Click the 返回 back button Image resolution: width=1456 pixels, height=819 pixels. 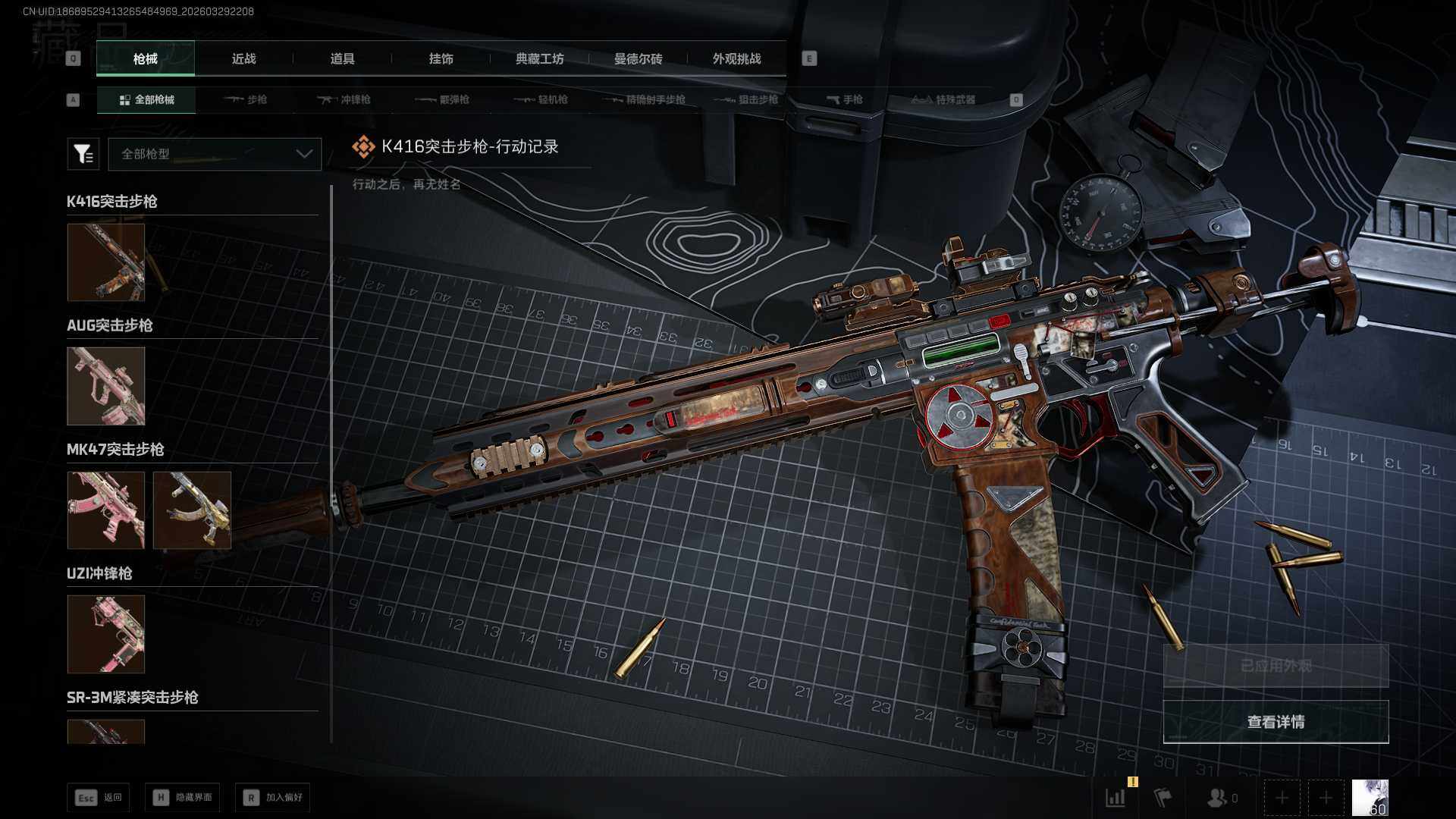(99, 798)
